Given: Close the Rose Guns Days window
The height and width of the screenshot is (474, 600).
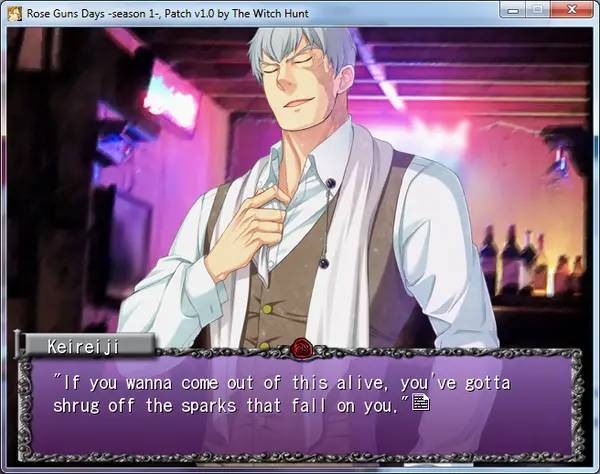Looking at the screenshot, I should [x=569, y=10].
